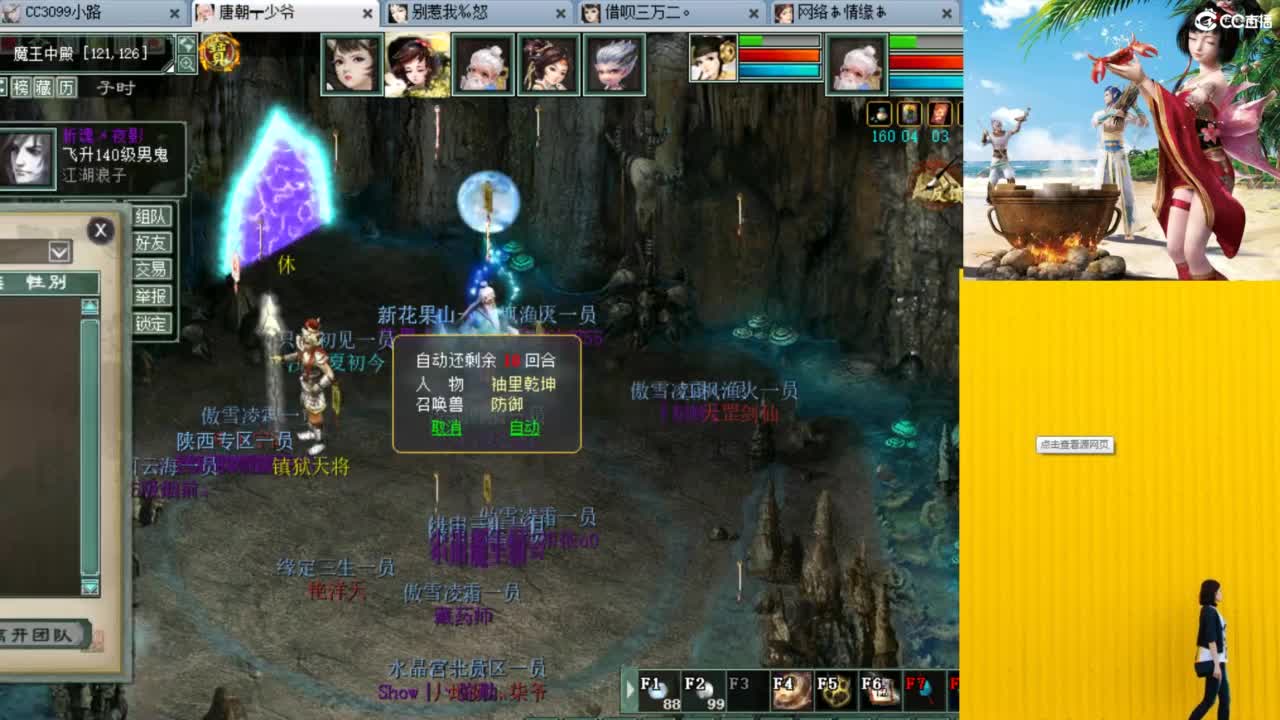
Task: Collapse the hotbar with the small arrow
Action: tap(629, 690)
